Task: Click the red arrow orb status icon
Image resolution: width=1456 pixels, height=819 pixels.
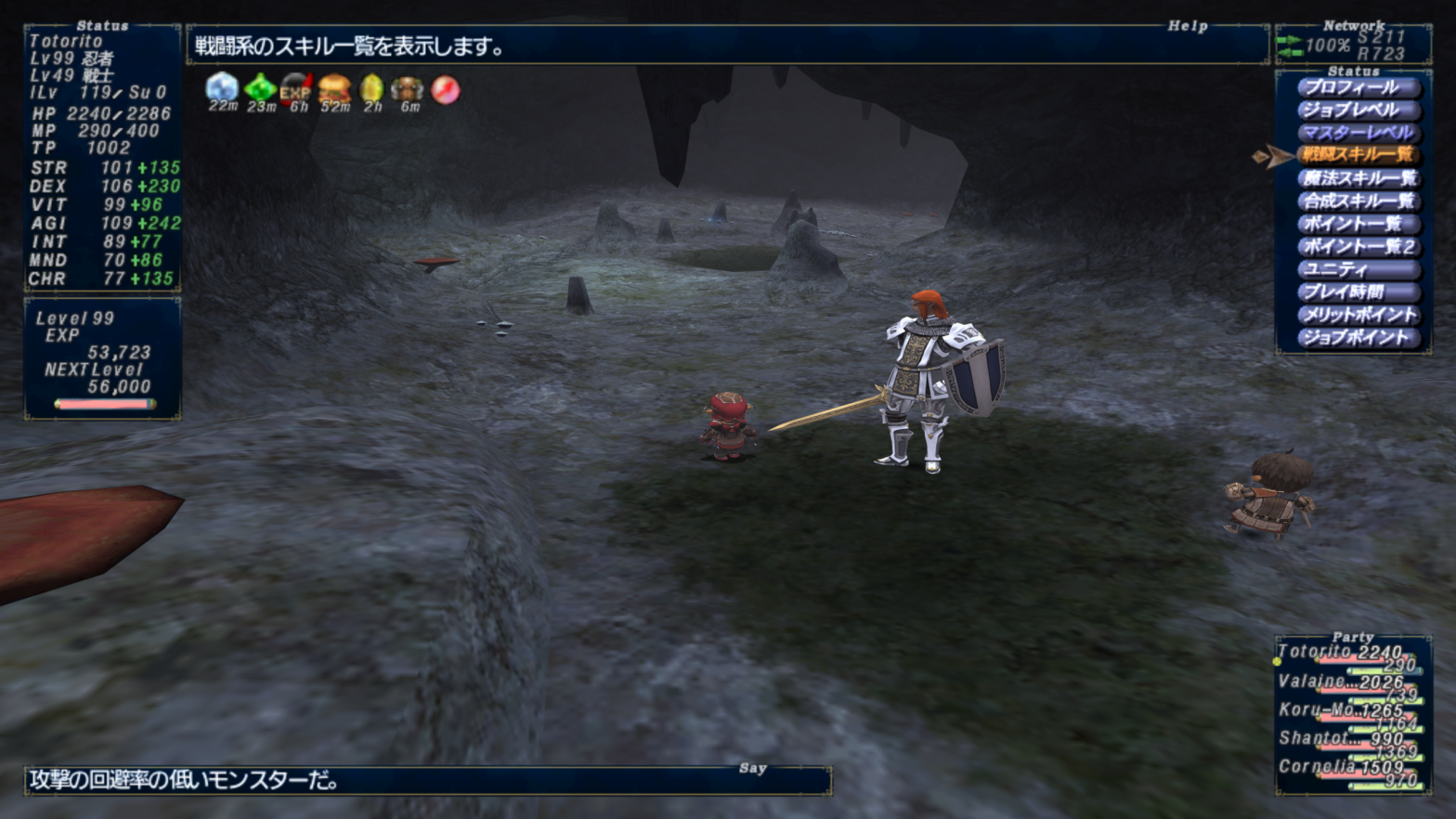Action: [x=445, y=89]
